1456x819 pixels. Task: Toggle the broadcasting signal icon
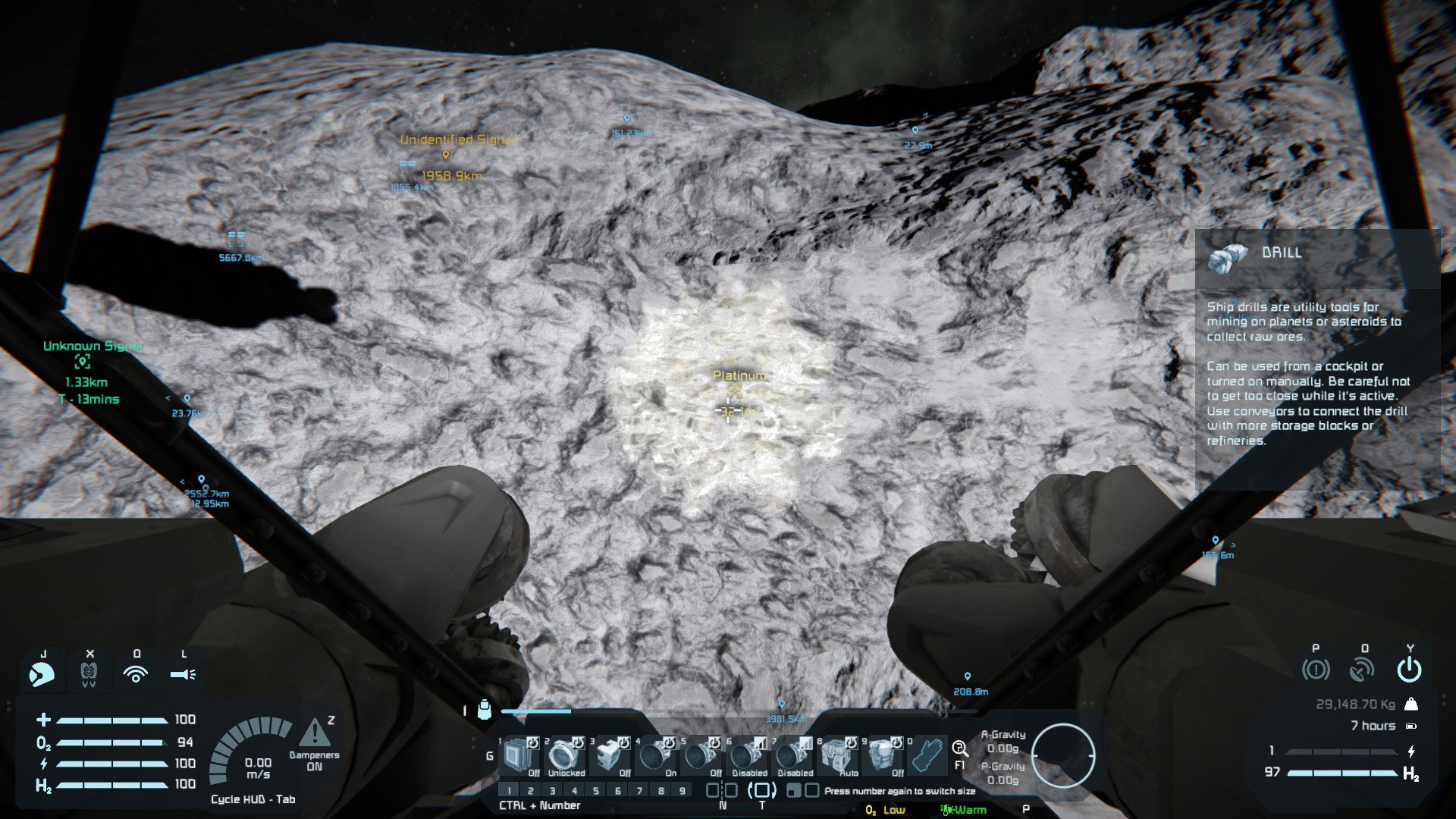[136, 673]
